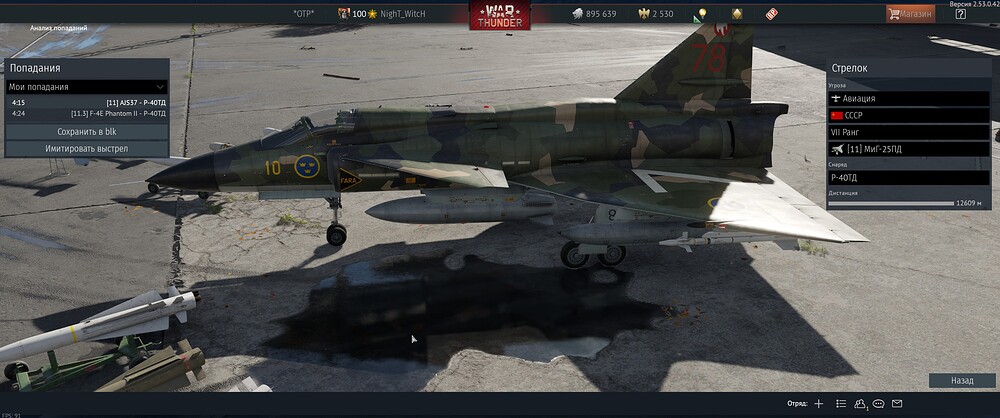
Task: Open the "Мои попадания" dropdown
Action: [86, 87]
